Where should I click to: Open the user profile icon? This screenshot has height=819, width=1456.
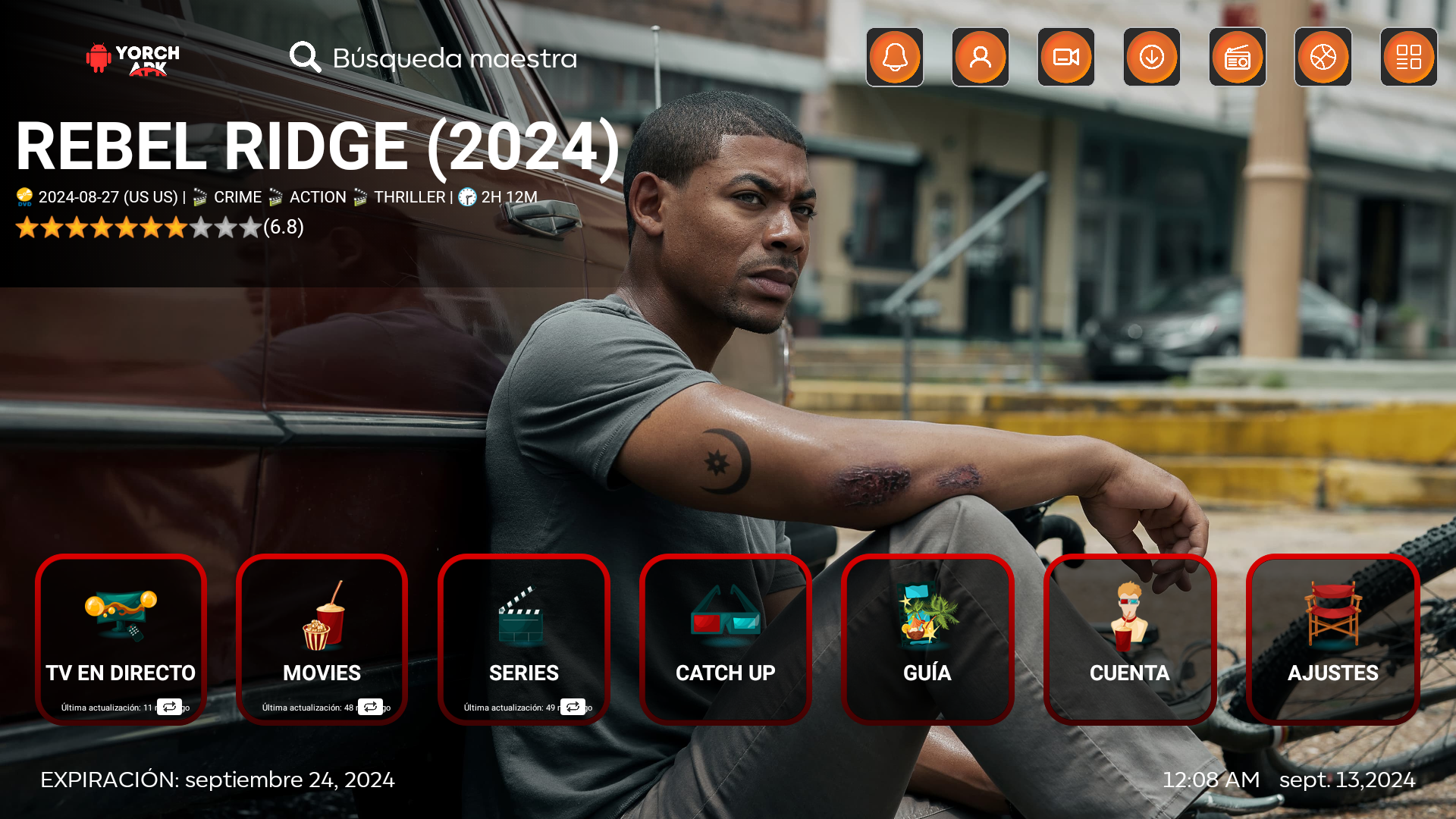981,58
